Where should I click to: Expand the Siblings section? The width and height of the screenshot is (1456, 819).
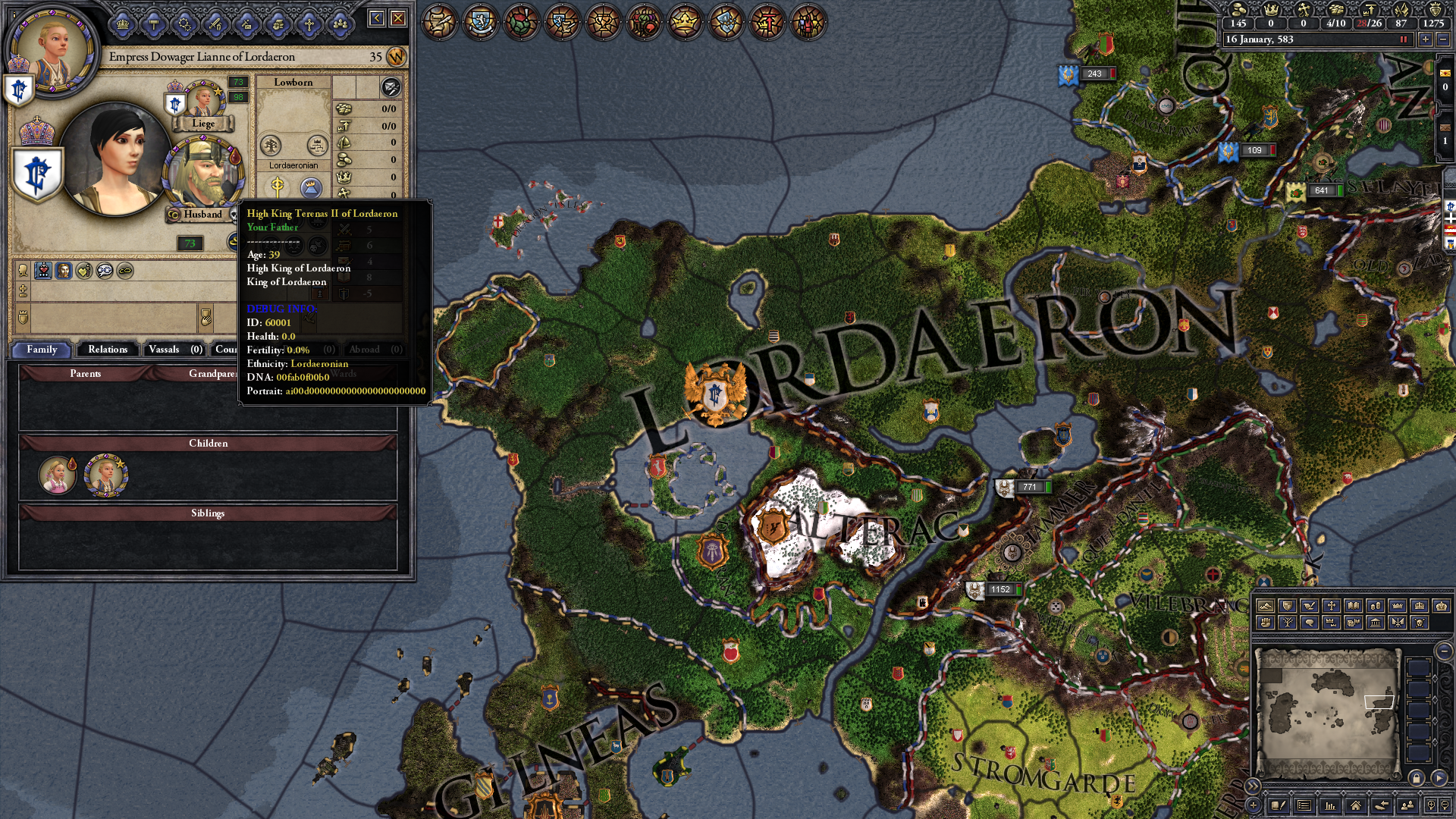pos(208,513)
